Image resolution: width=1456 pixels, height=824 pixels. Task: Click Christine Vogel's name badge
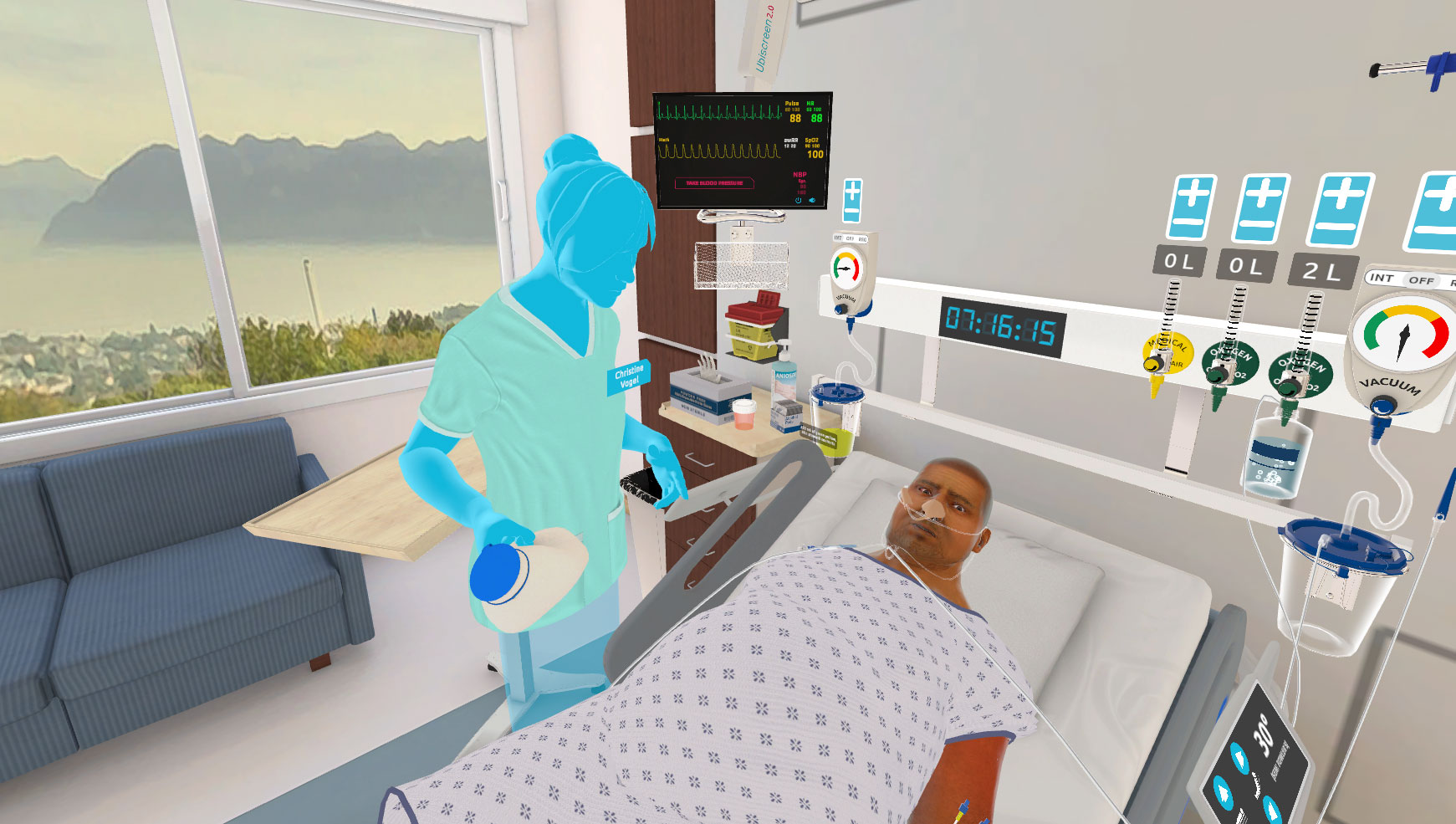(x=629, y=376)
